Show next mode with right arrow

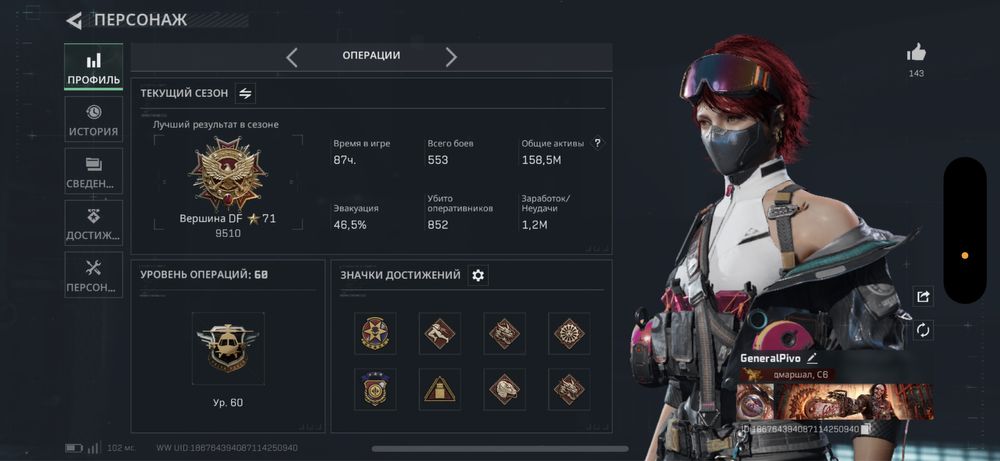pyautogui.click(x=451, y=57)
